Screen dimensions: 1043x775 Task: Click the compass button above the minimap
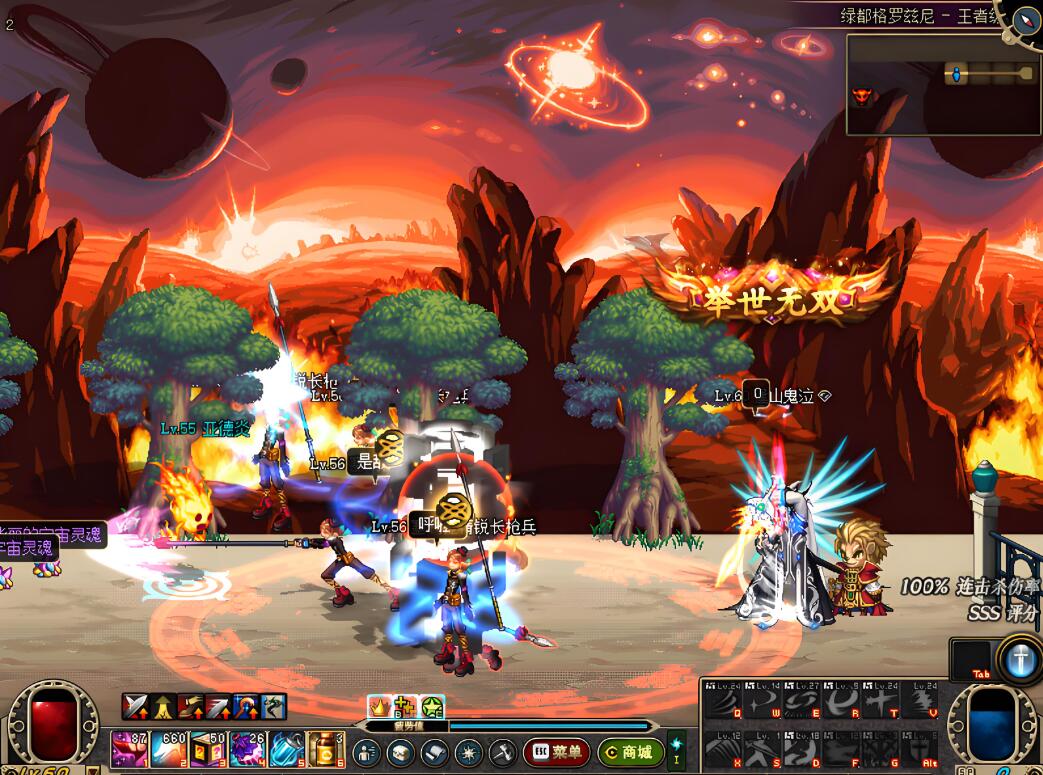1026,20
